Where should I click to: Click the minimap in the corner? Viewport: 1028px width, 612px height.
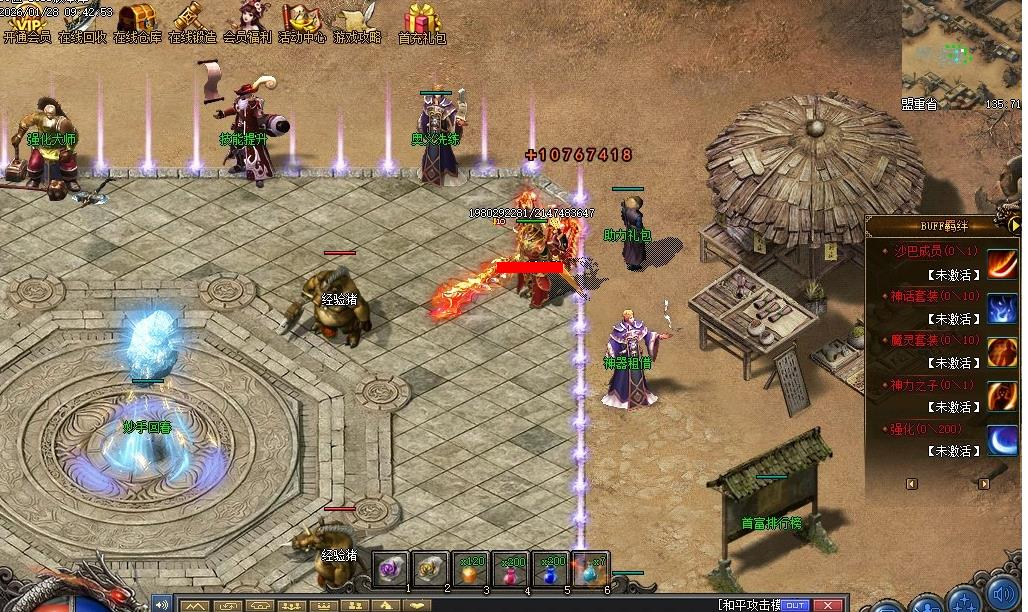point(960,48)
